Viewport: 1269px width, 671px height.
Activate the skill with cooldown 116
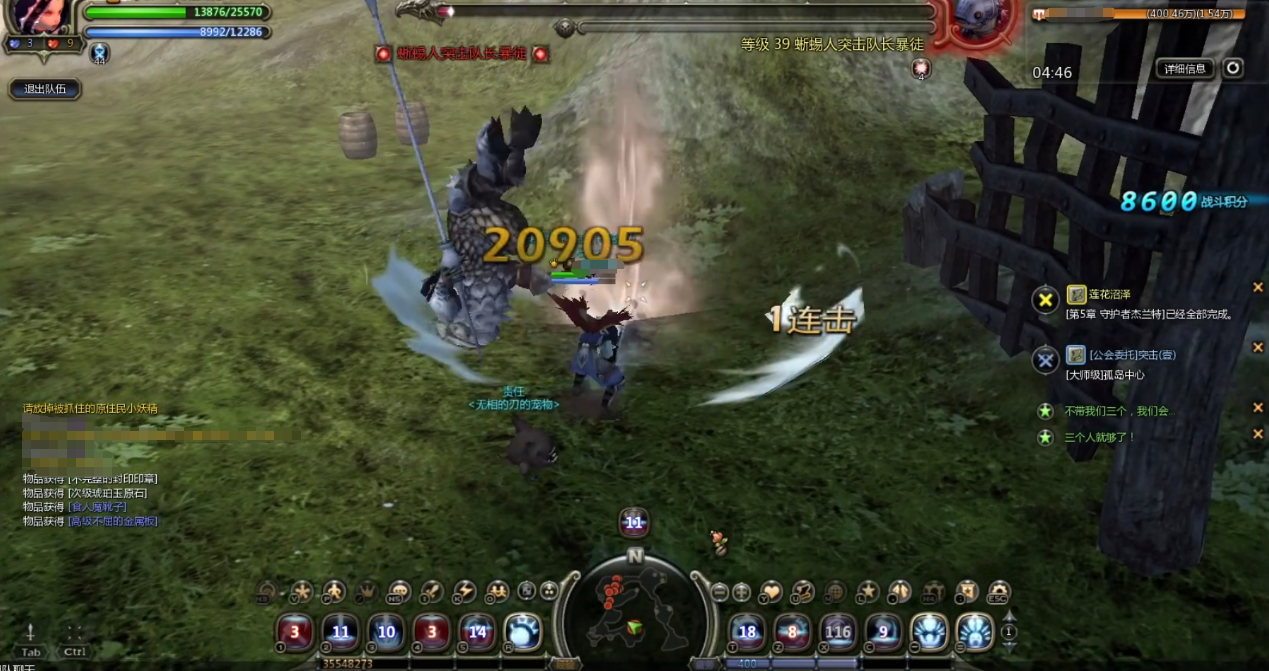(x=838, y=632)
